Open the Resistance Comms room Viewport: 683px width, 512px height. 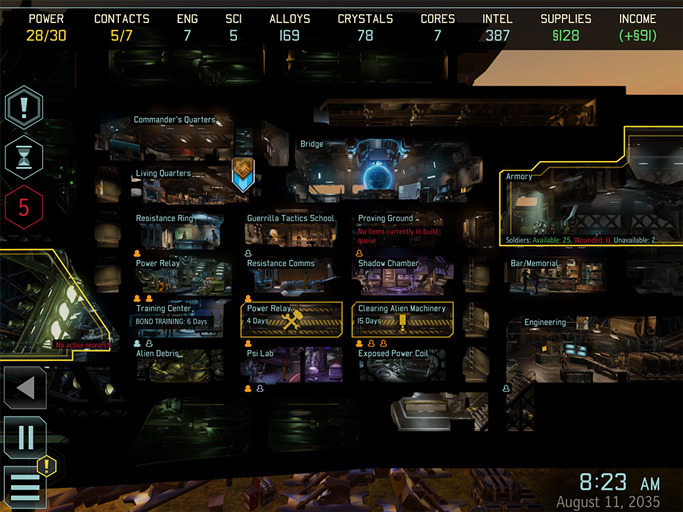point(292,277)
